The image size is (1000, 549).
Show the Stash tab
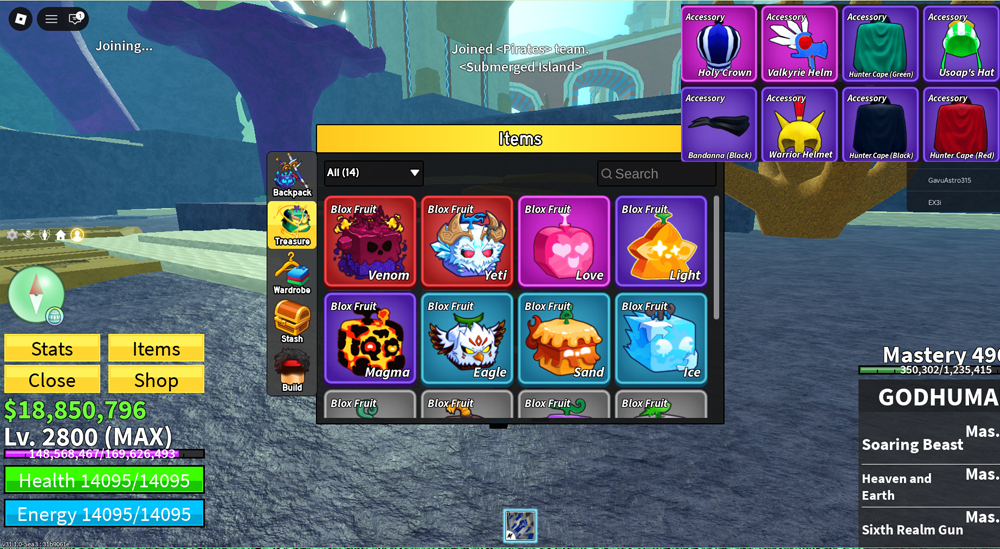click(x=292, y=322)
